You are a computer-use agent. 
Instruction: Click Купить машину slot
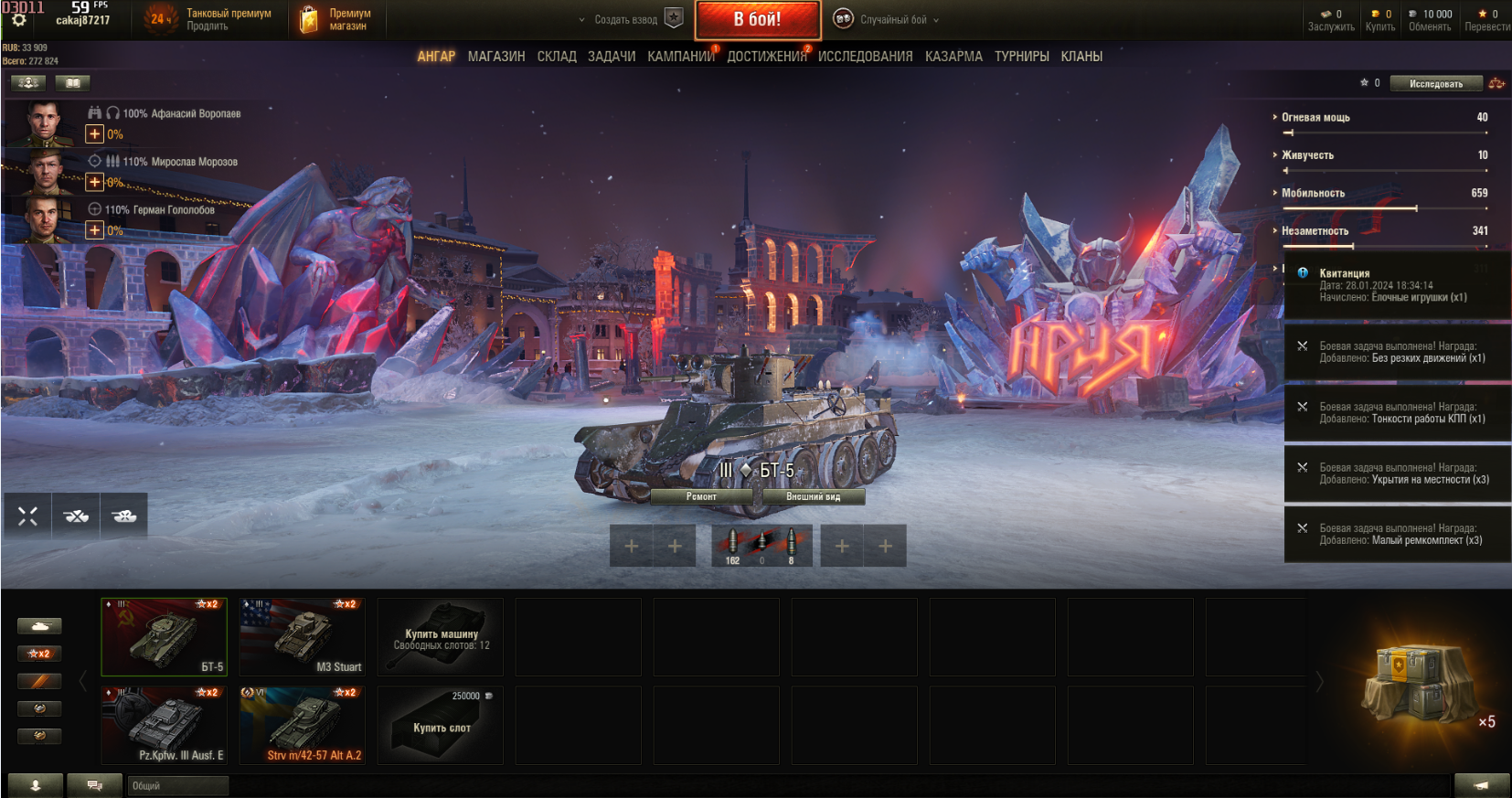441,636
